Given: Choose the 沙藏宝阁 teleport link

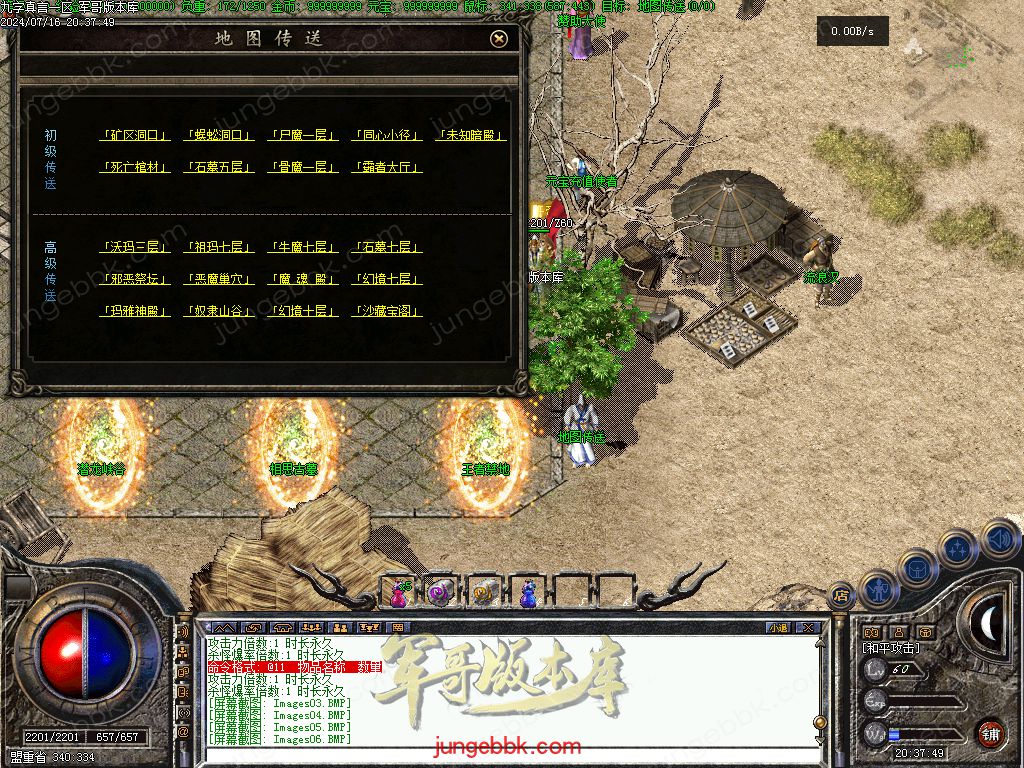Looking at the screenshot, I should point(387,311).
